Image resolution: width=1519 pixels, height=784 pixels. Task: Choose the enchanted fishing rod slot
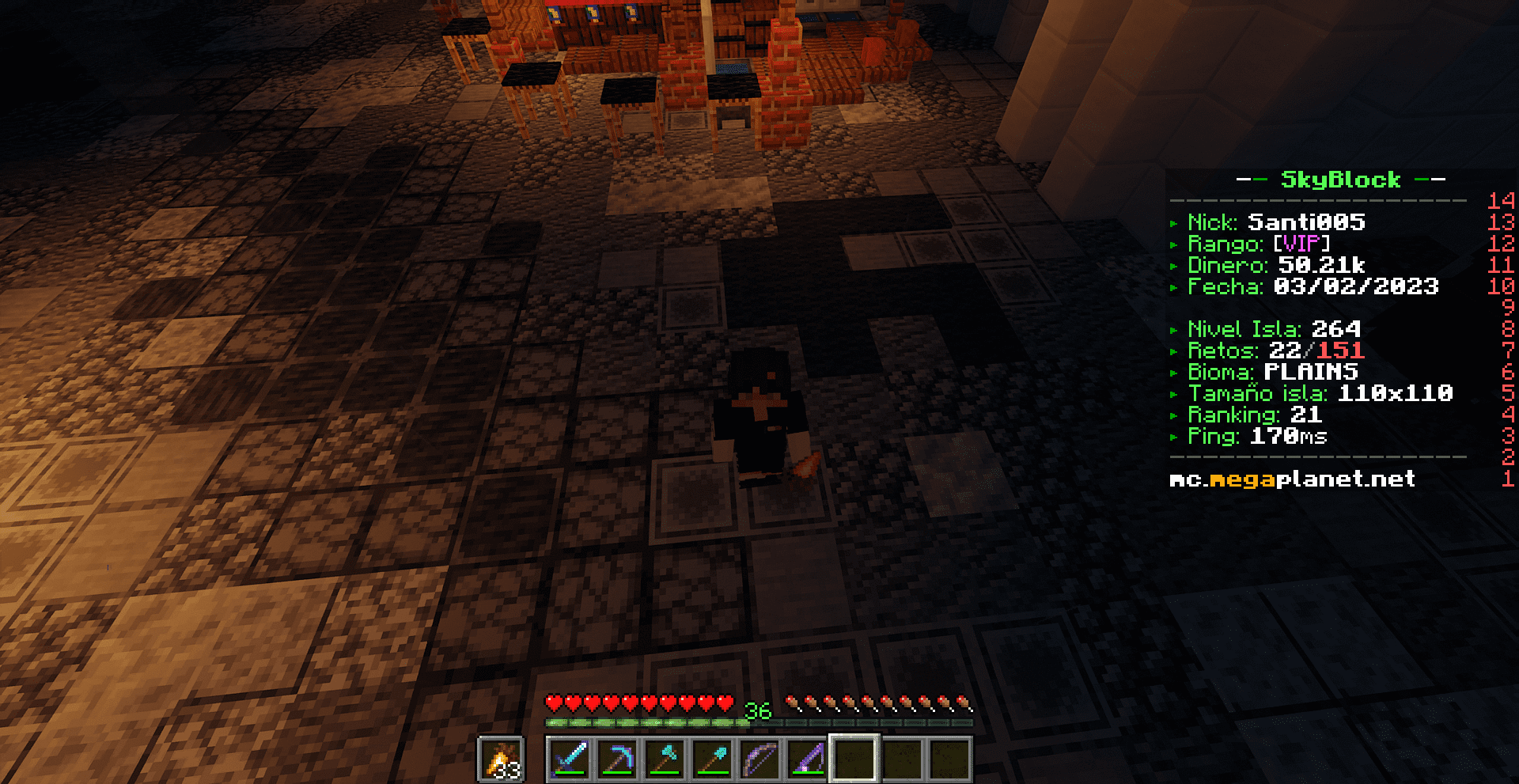click(807, 759)
